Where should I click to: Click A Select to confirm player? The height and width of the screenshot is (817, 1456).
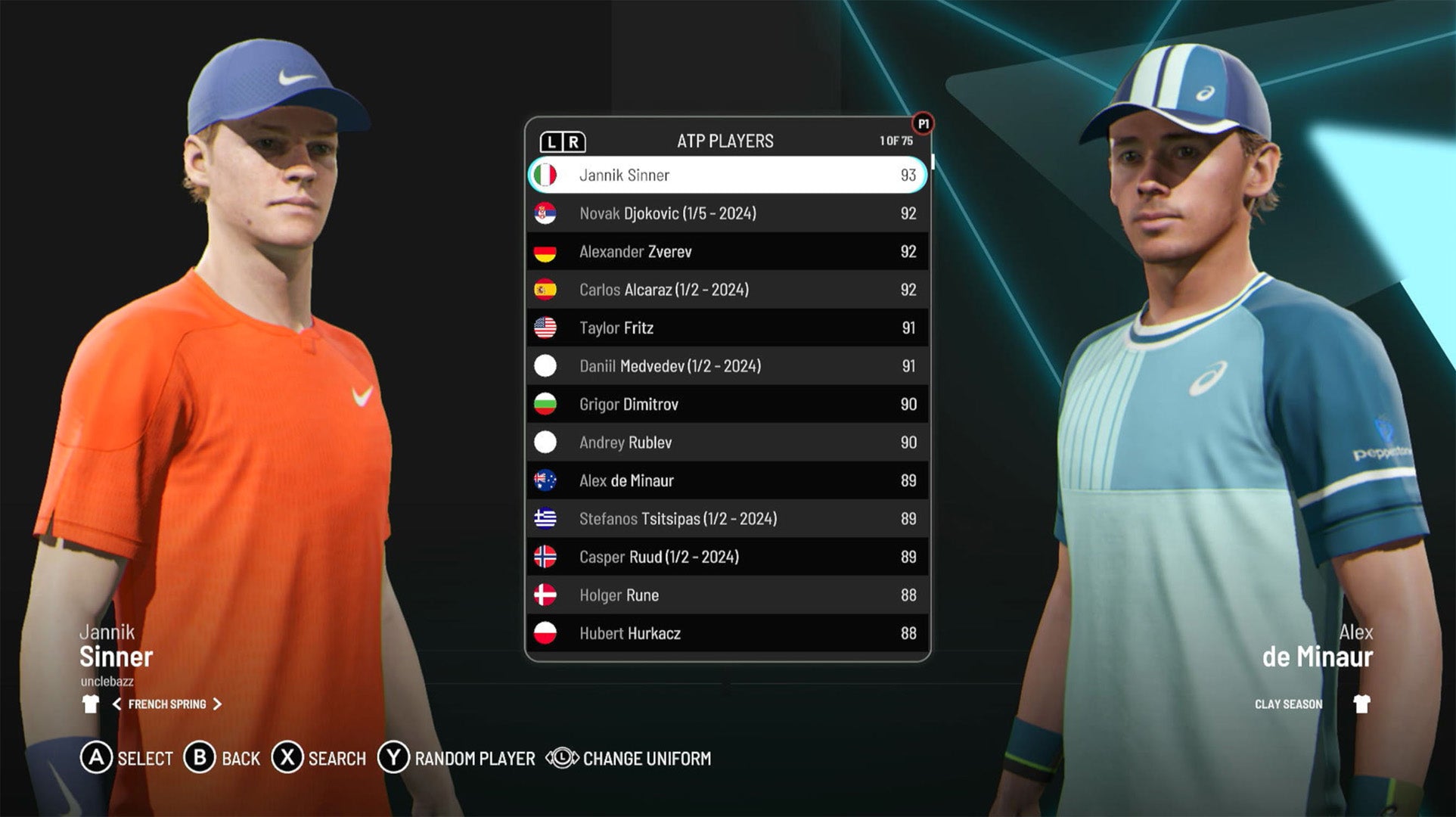(x=96, y=758)
